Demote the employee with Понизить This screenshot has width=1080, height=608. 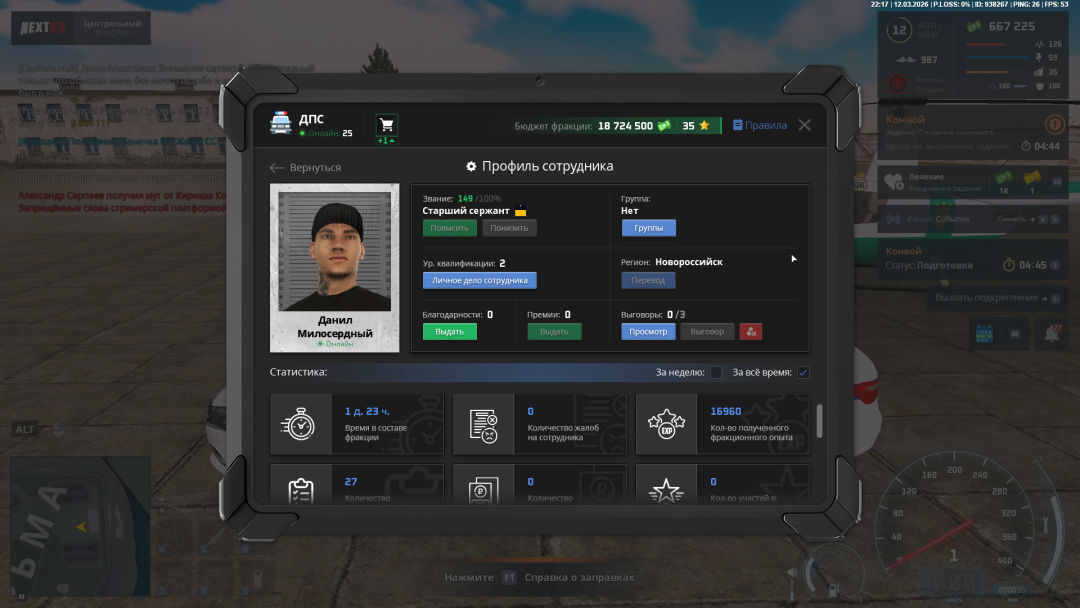click(509, 228)
